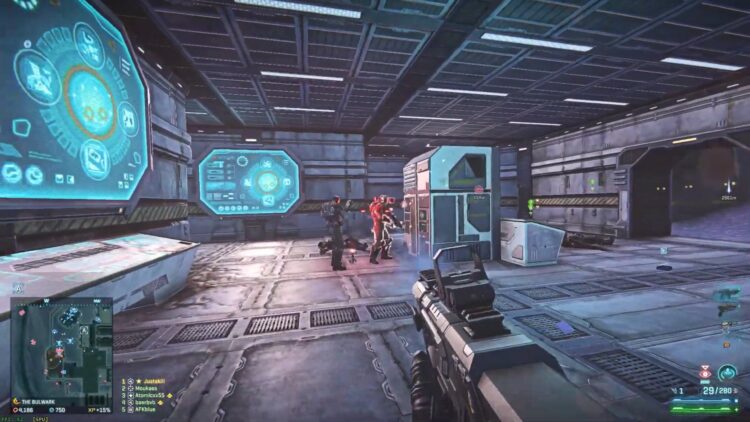Select squad member Moukass
The image size is (750, 422).
(x=150, y=388)
